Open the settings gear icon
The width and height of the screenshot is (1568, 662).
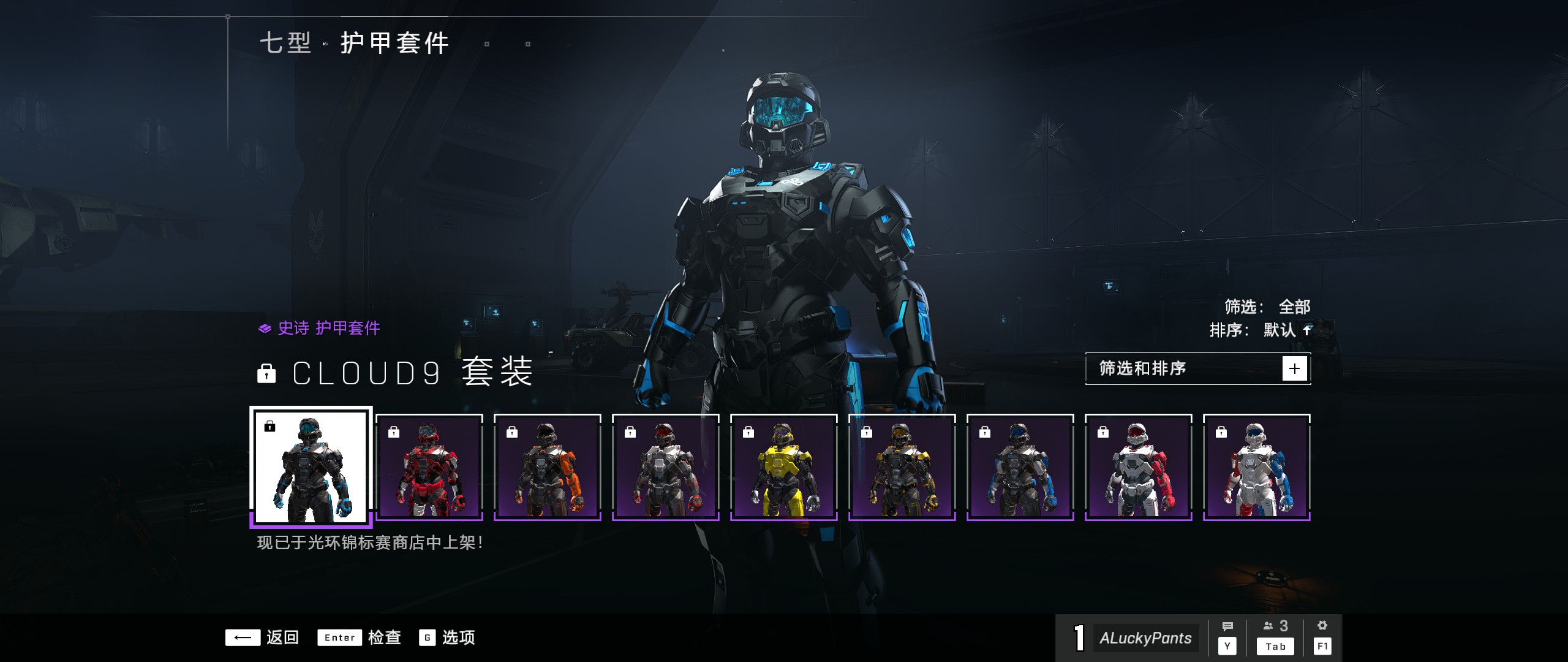(x=1322, y=637)
